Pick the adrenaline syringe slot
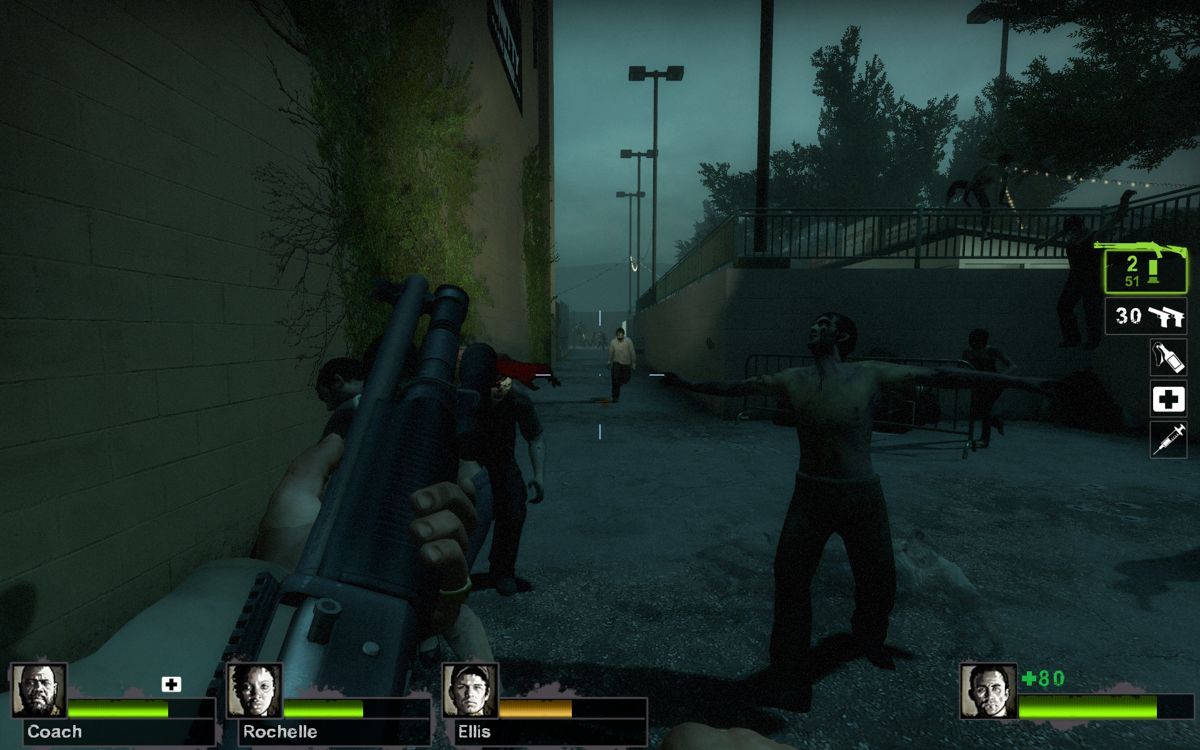The width and height of the screenshot is (1200, 750). 1168,440
